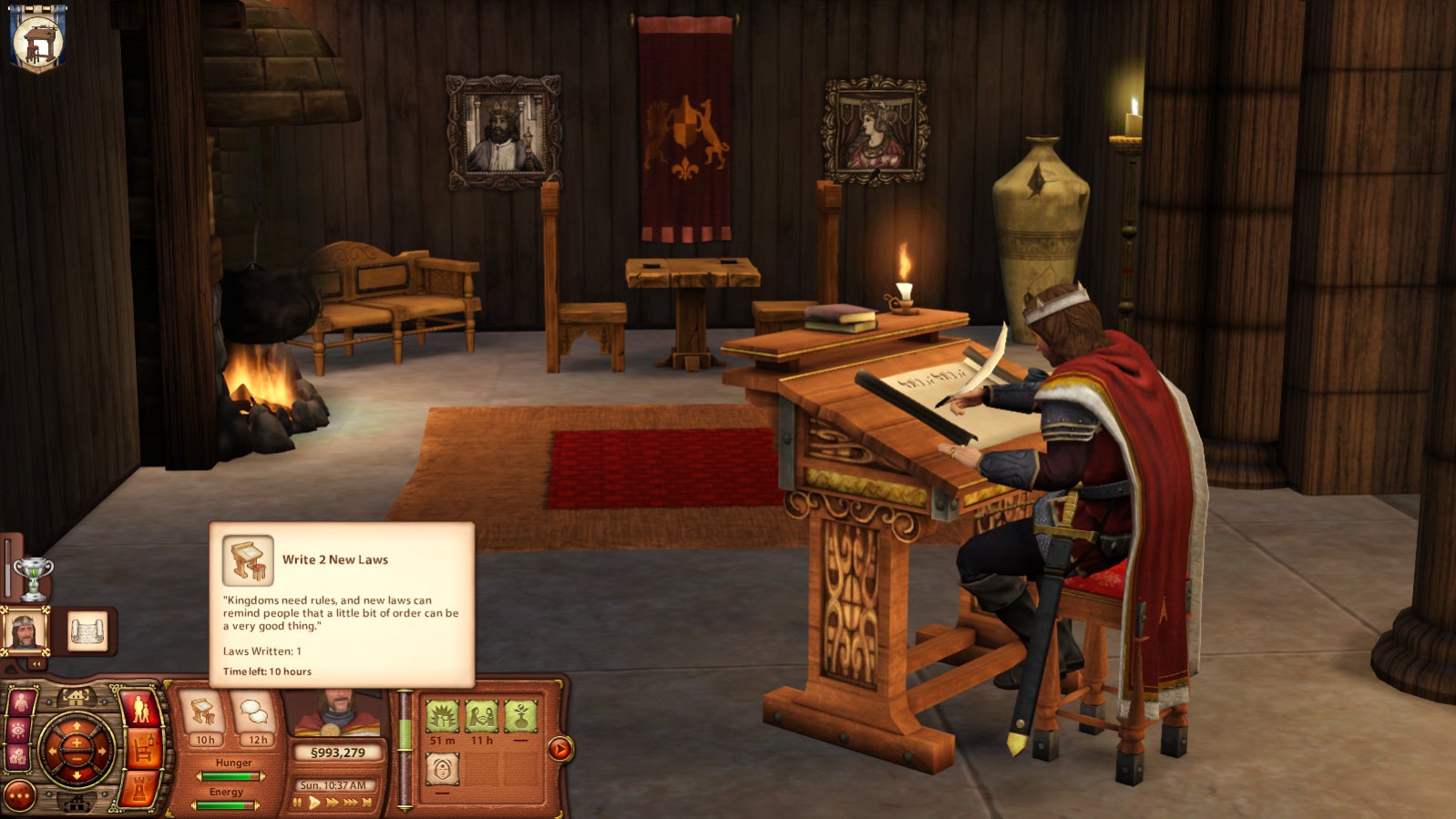
Task: Click the Hunger motive bar
Action: click(231, 775)
